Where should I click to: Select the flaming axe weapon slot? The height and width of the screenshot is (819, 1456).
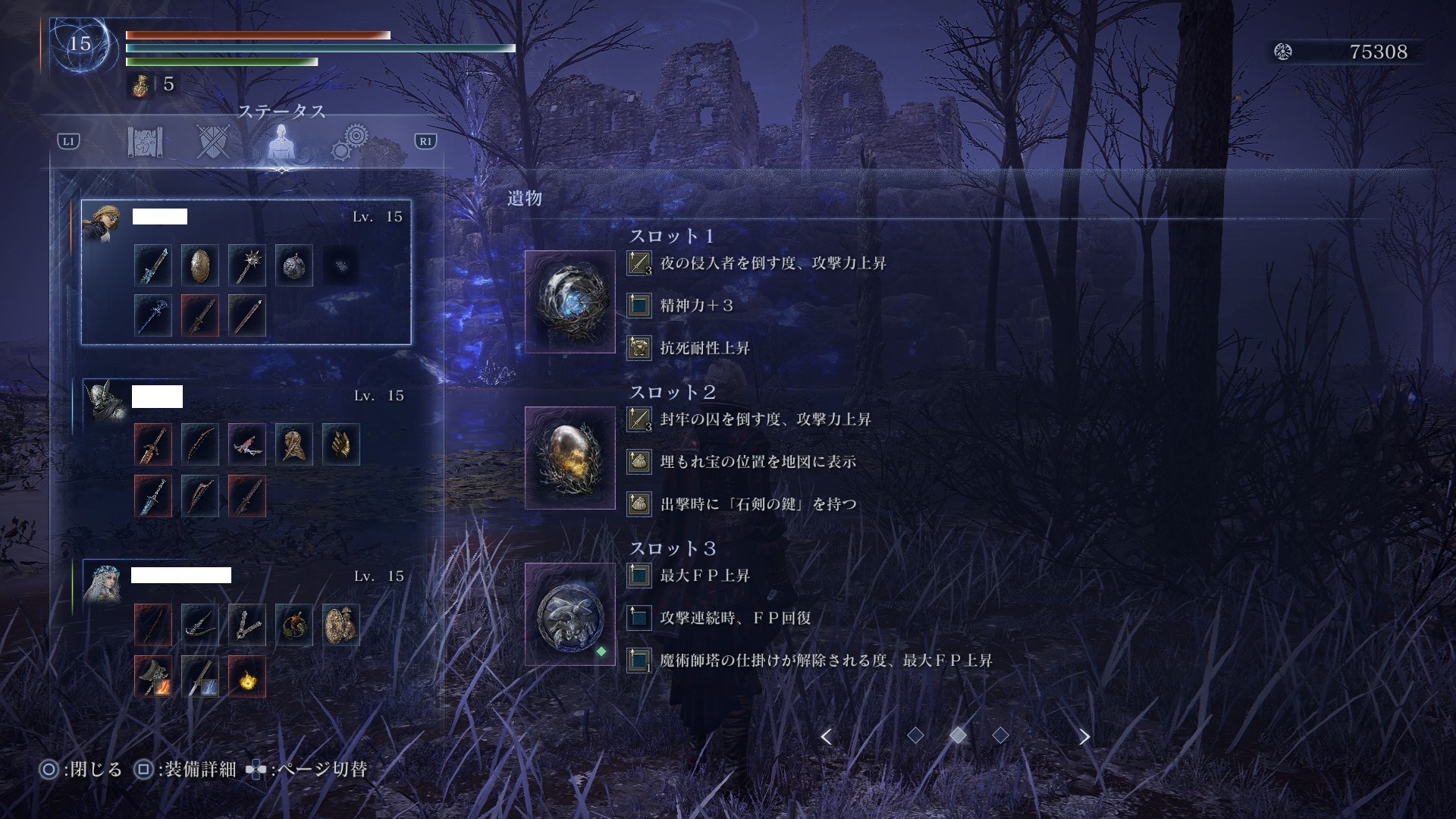click(153, 676)
